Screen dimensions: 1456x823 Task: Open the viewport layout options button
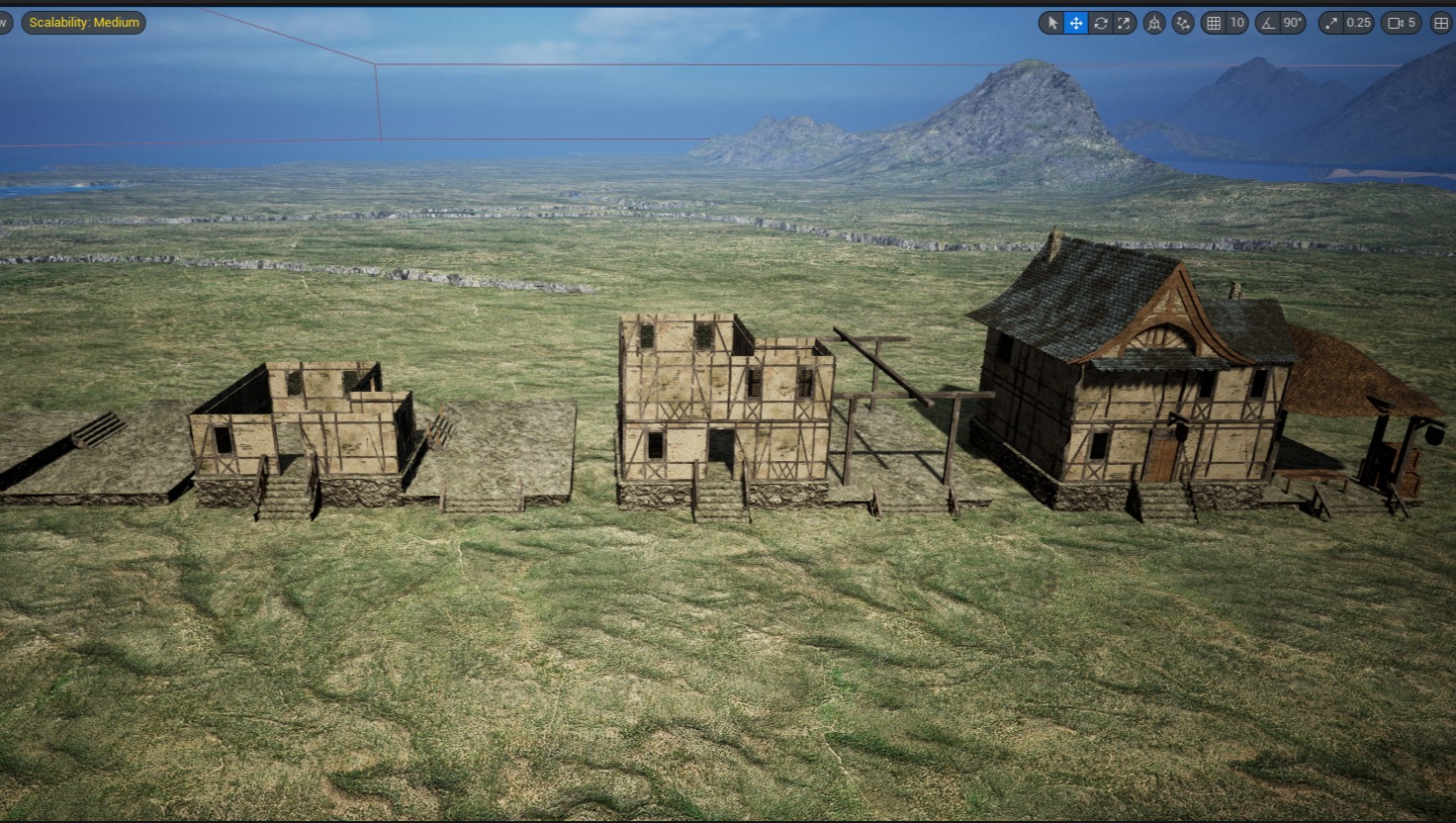click(1441, 23)
